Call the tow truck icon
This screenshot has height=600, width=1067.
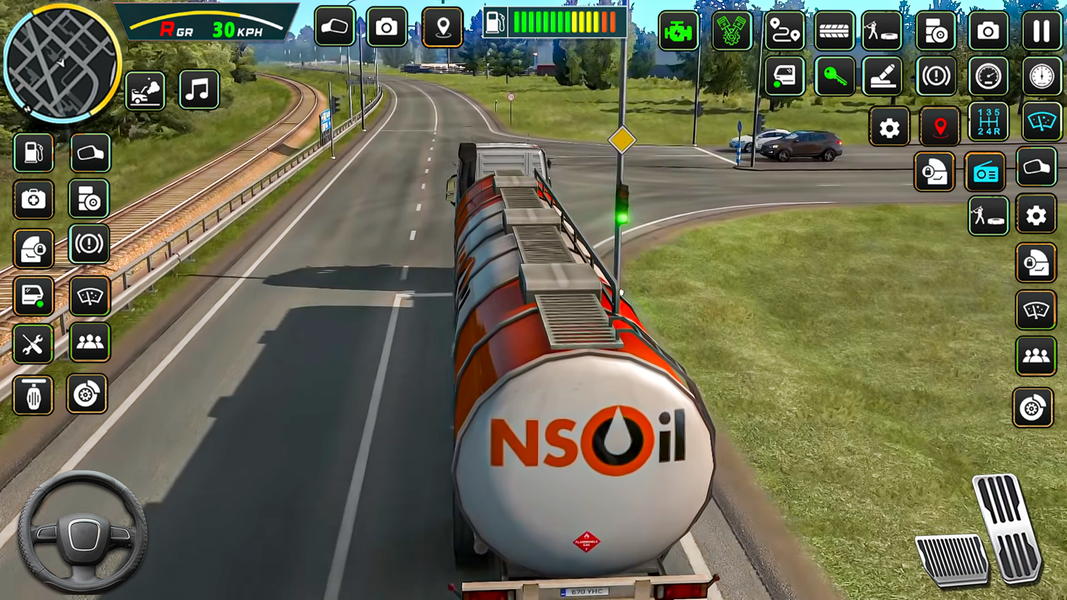[x=145, y=90]
